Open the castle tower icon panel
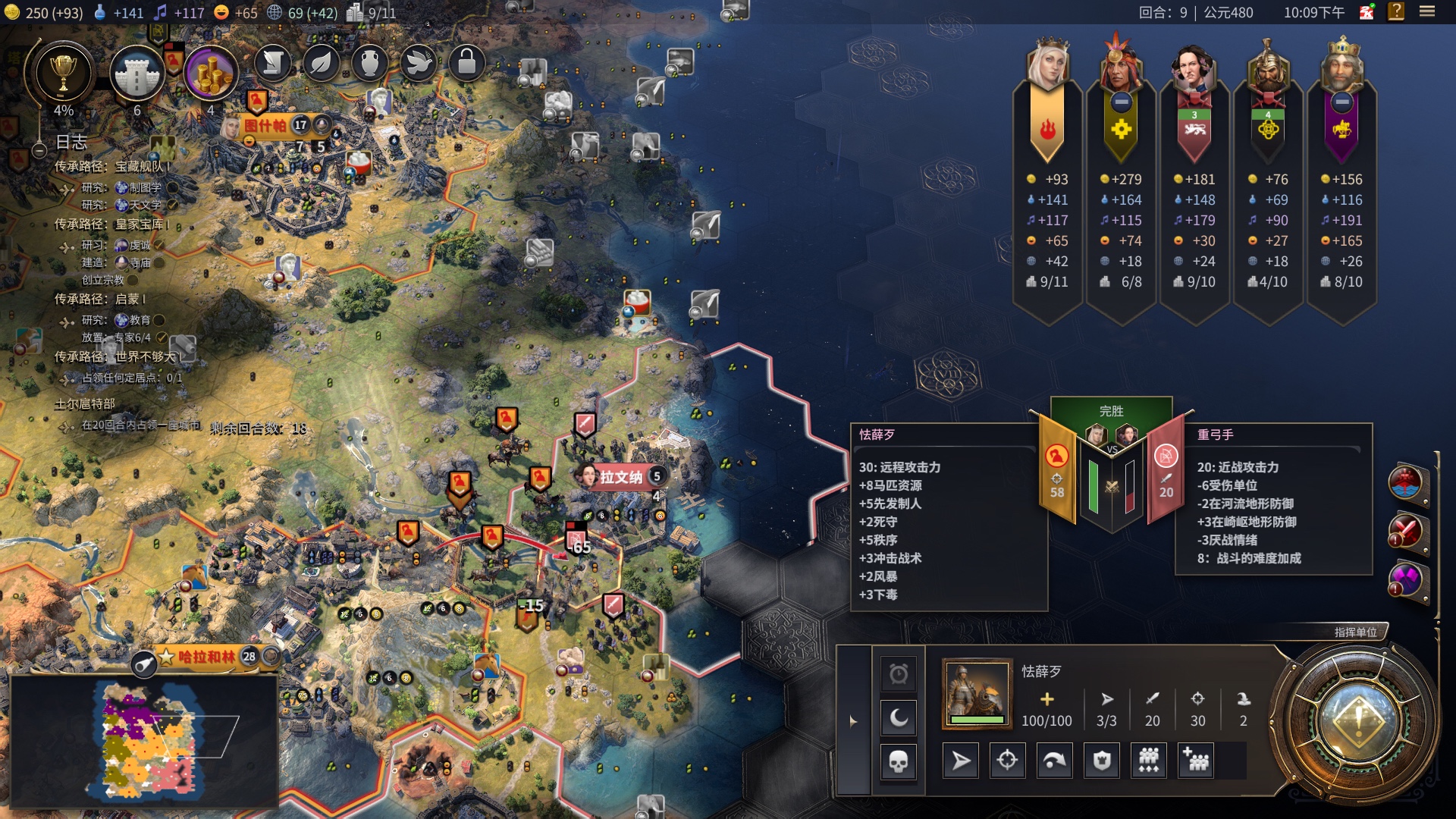Viewport: 1456px width, 819px height. [136, 74]
